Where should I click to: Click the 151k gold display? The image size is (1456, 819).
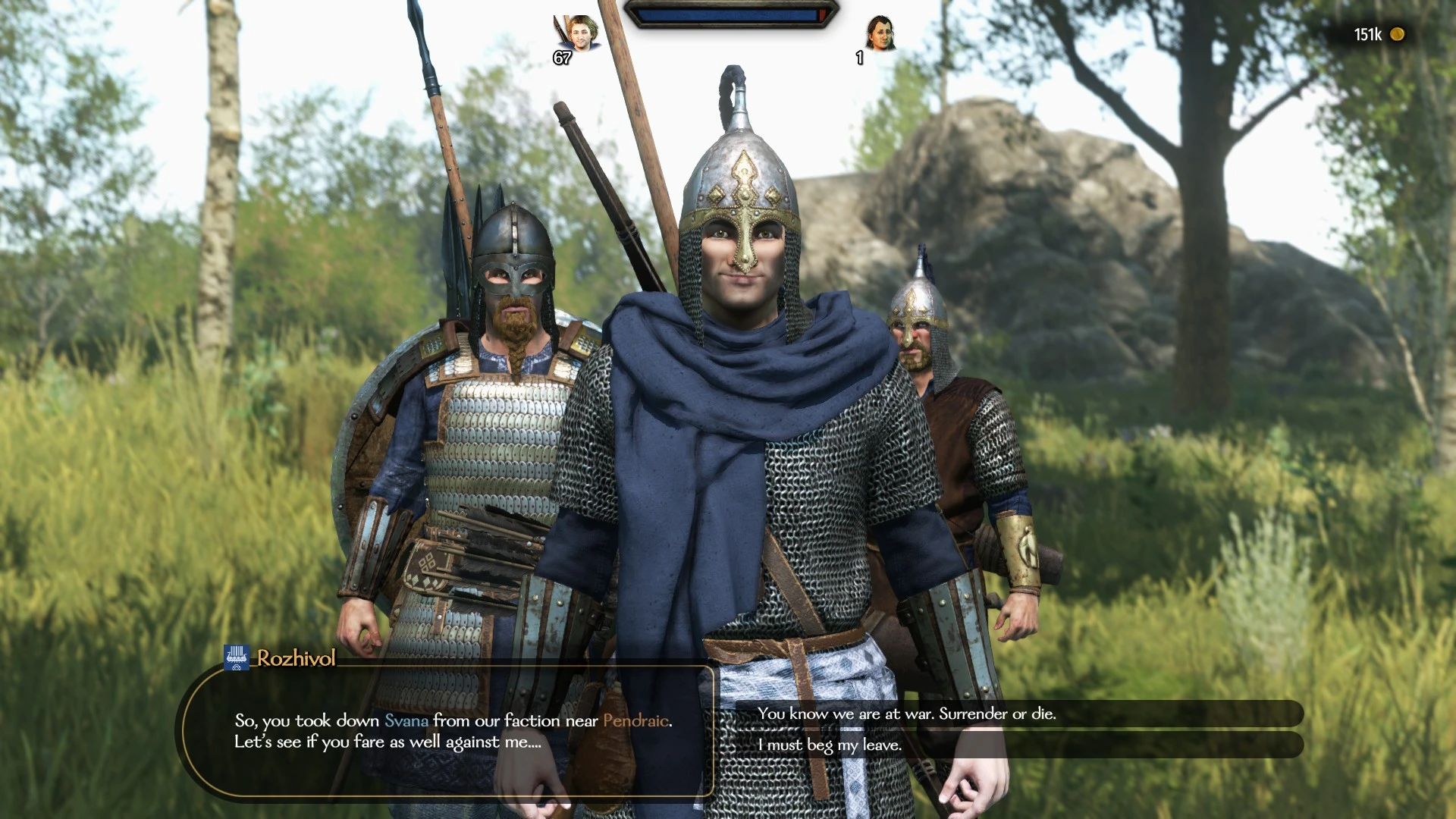(x=1369, y=34)
